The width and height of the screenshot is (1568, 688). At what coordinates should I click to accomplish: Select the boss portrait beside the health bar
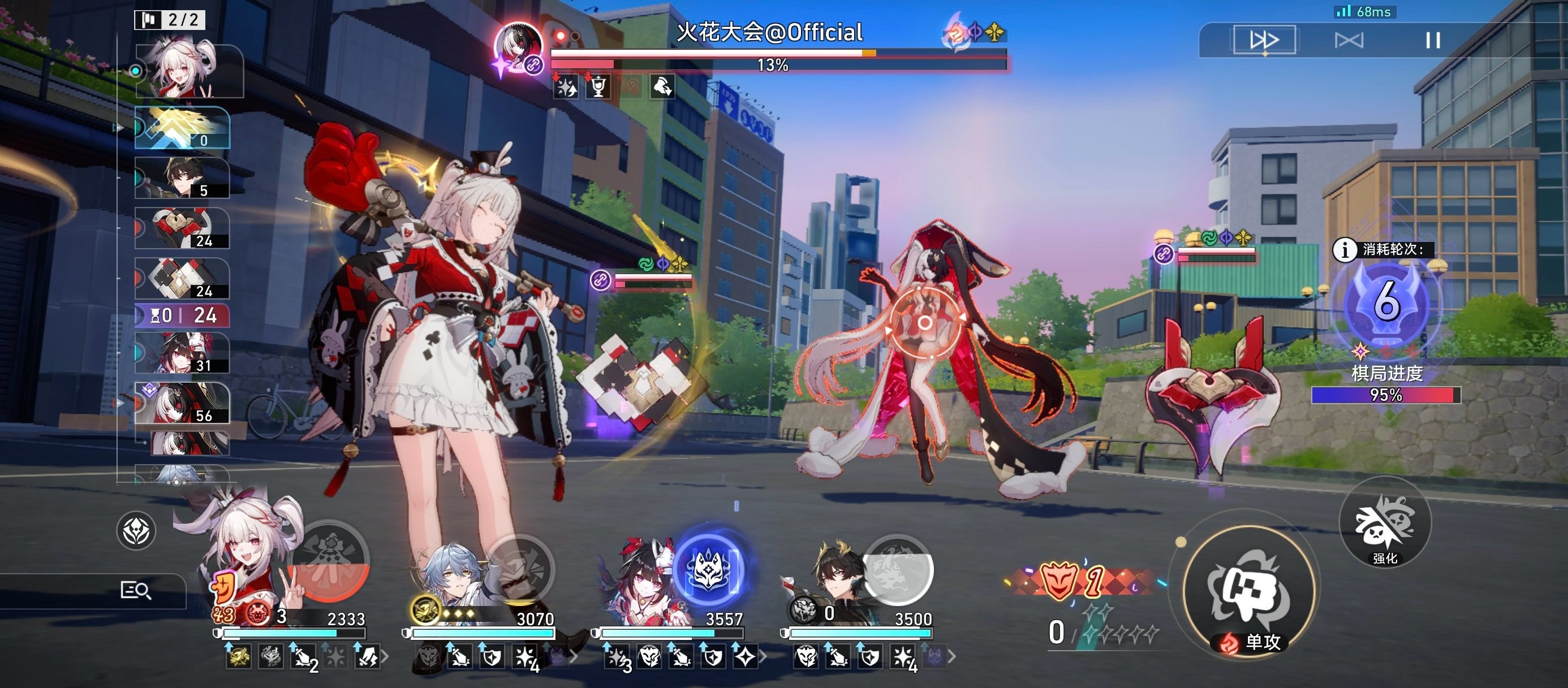[x=518, y=46]
